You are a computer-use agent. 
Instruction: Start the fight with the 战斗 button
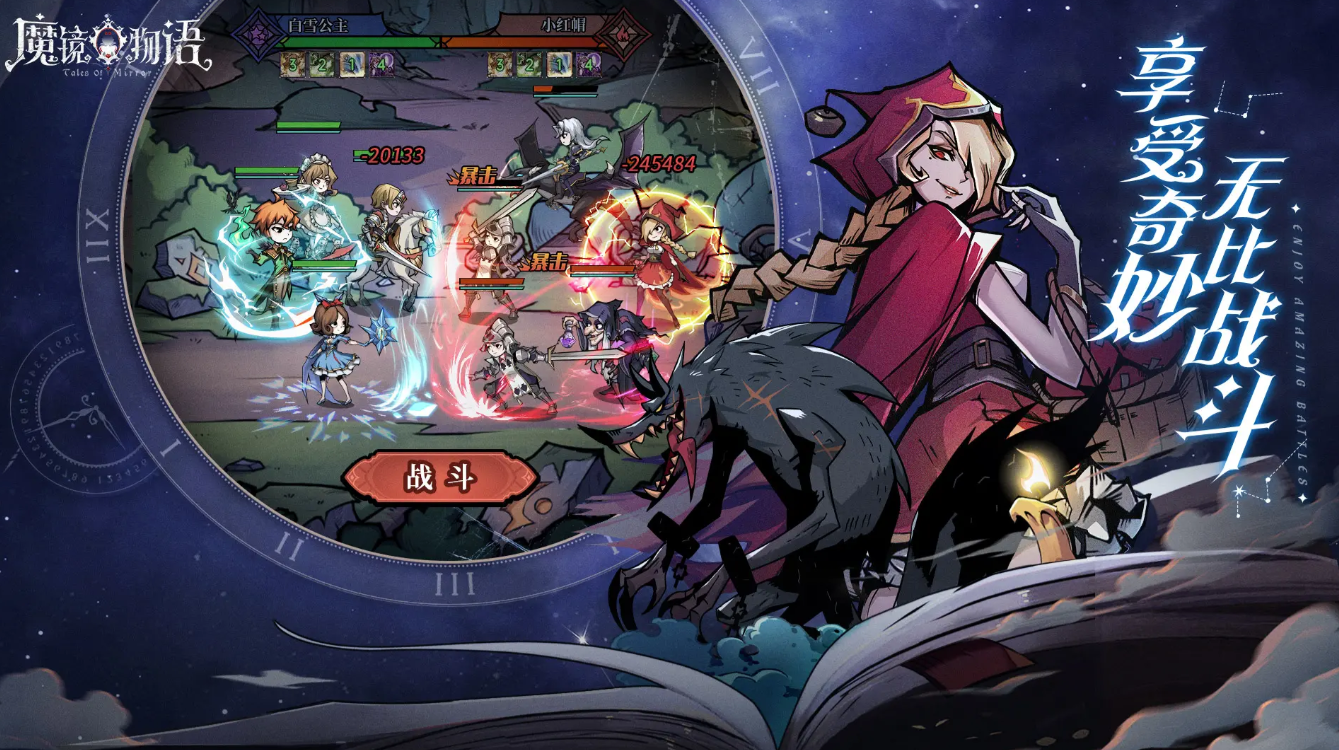tap(440, 478)
